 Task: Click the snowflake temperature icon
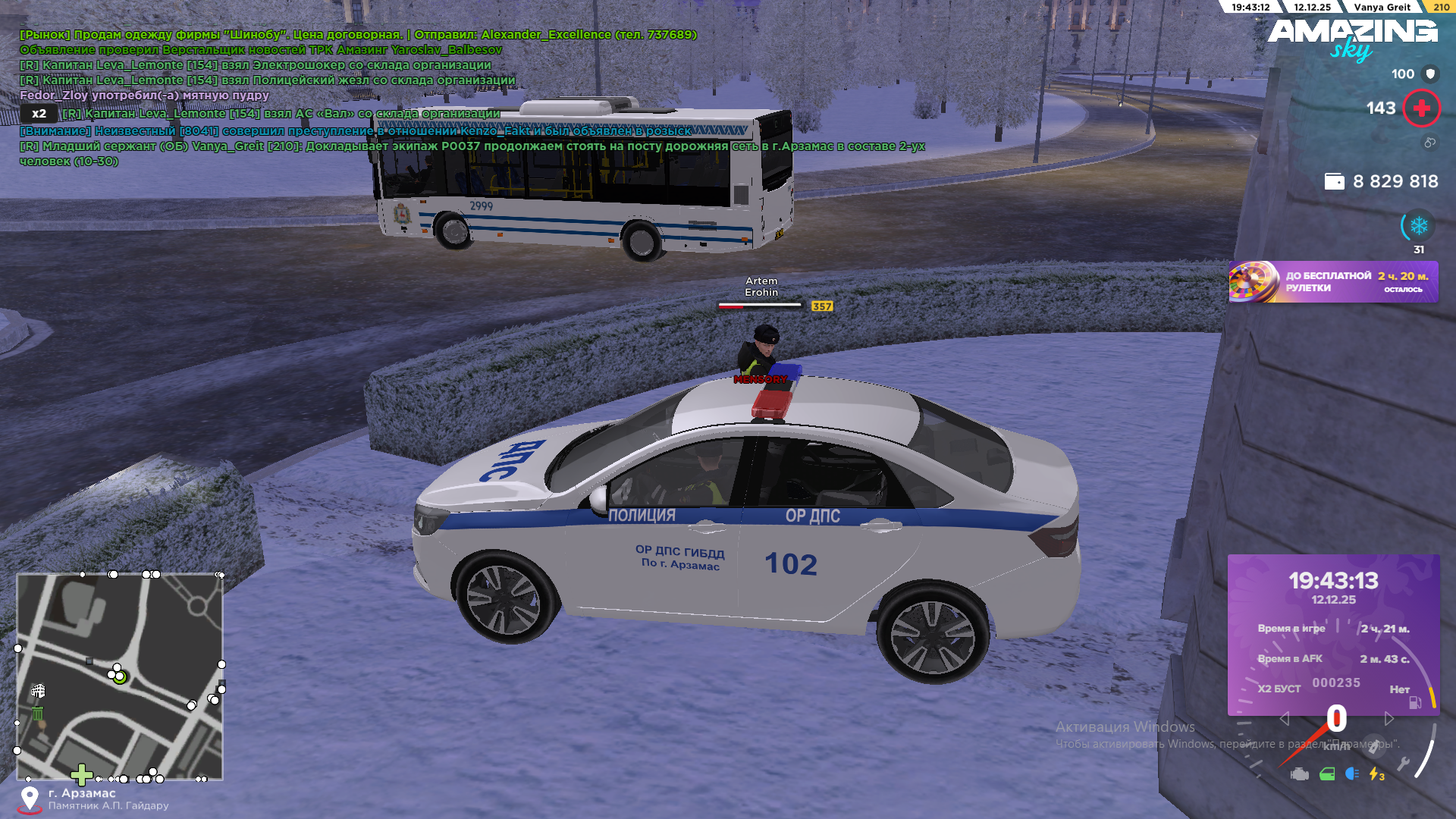coord(1418,226)
